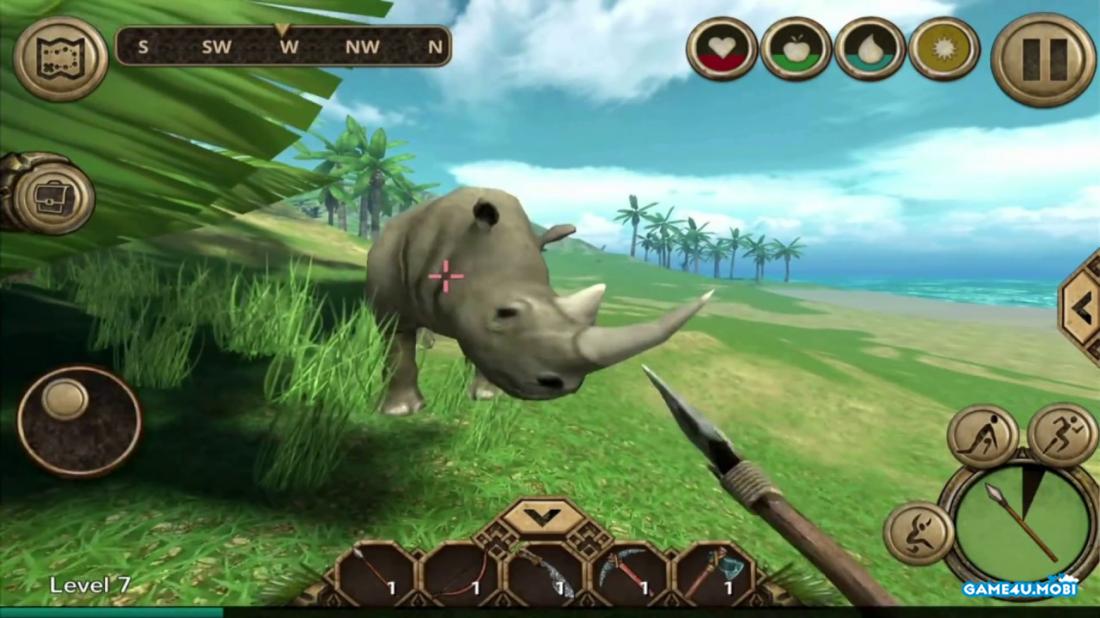This screenshot has width=1100, height=618.
Task: Pause the game
Action: pyautogui.click(x=1043, y=59)
